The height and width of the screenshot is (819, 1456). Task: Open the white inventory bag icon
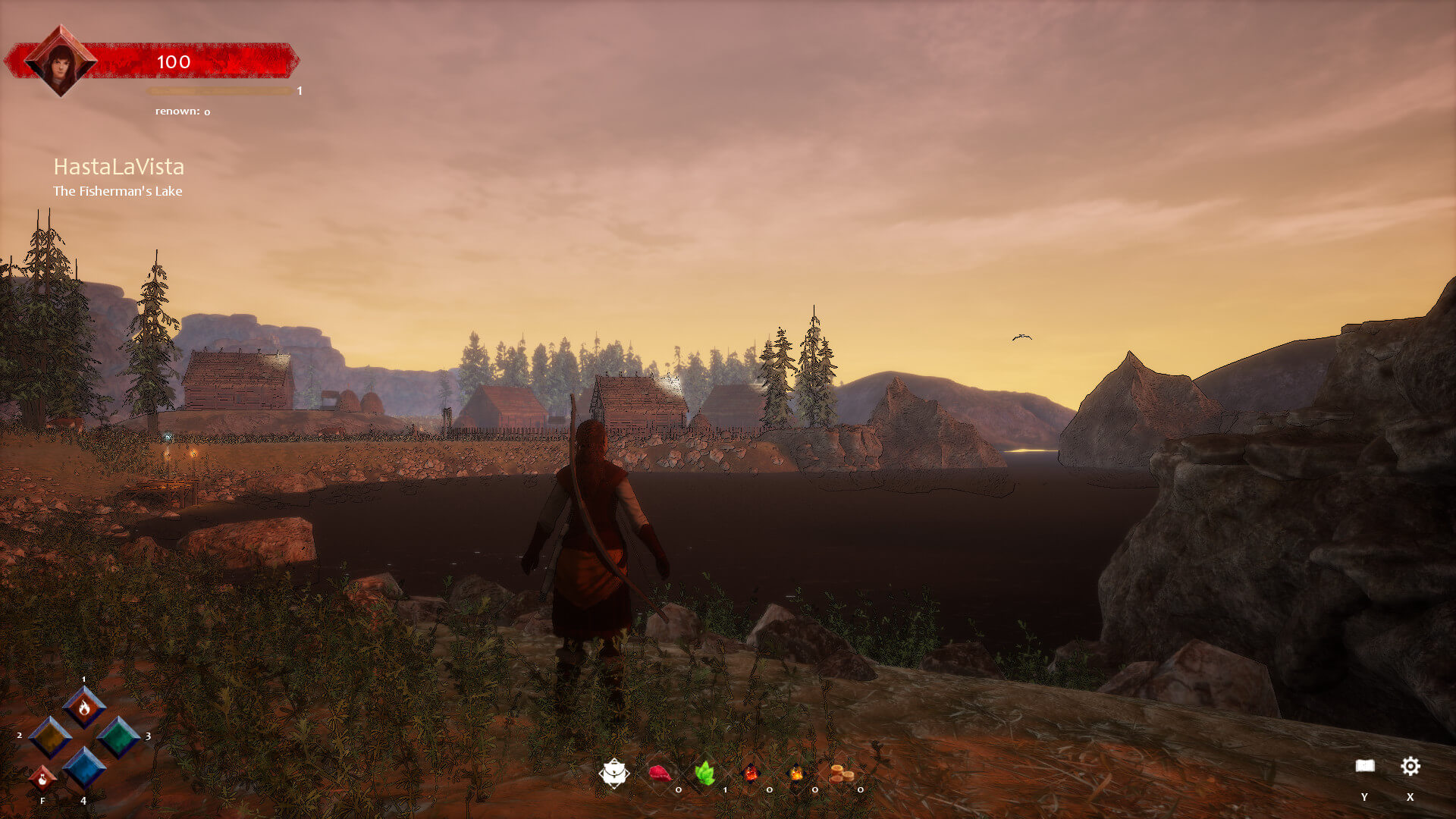(x=613, y=773)
